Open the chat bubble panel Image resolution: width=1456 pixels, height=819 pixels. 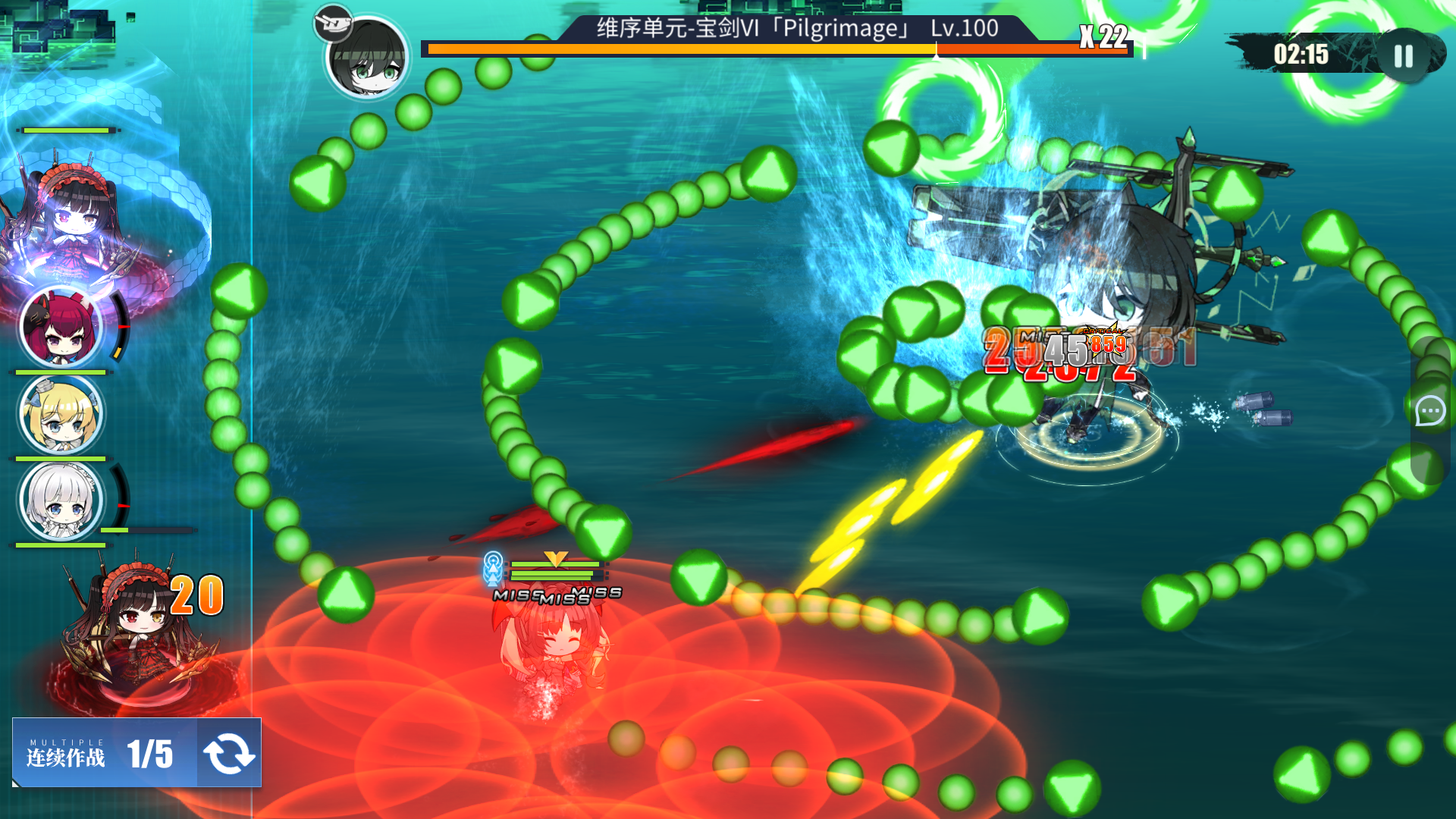[x=1430, y=411]
